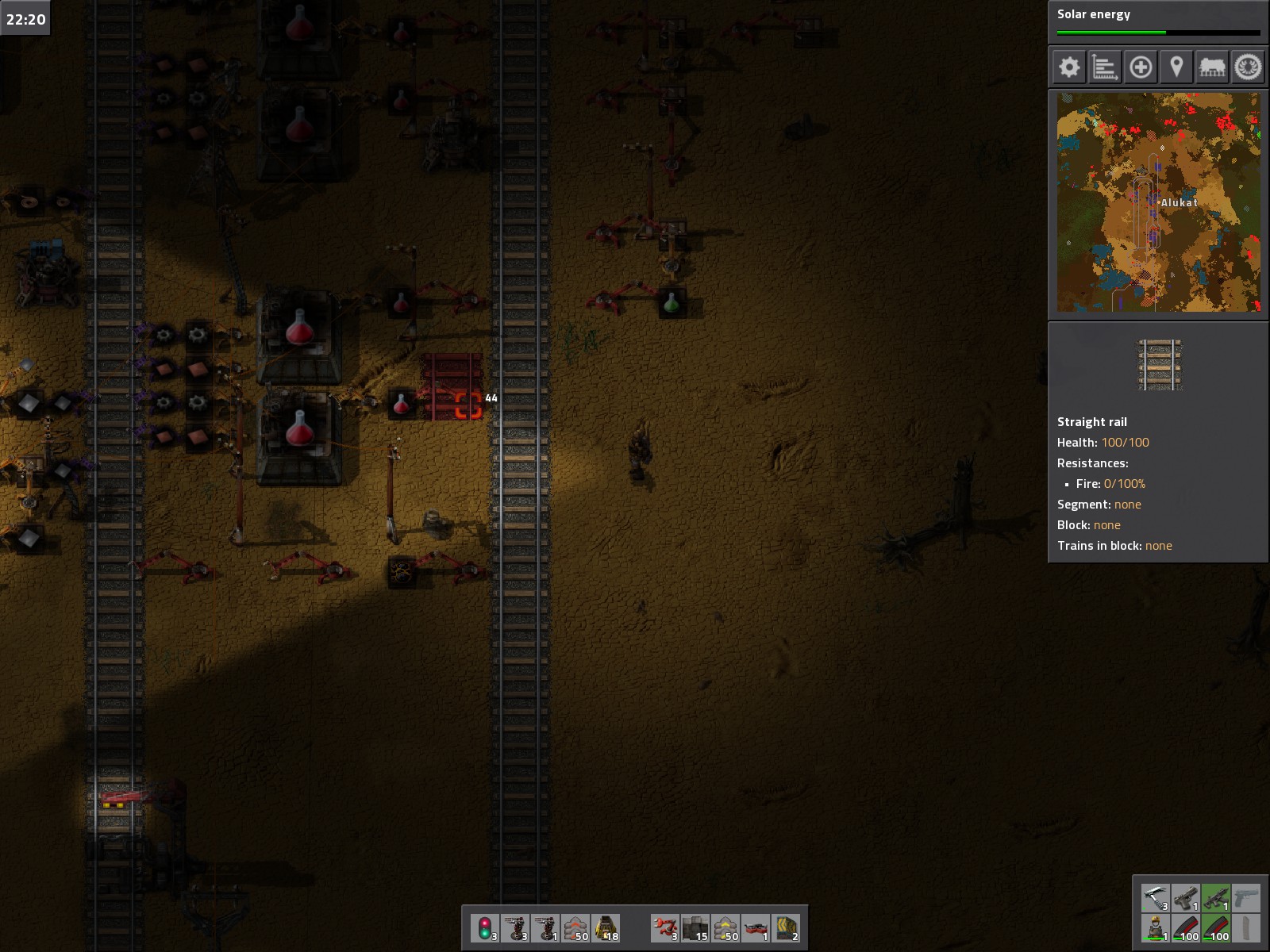1270x952 pixels.
Task: Select the stack of 18 yellow-black items
Action: 606,927
